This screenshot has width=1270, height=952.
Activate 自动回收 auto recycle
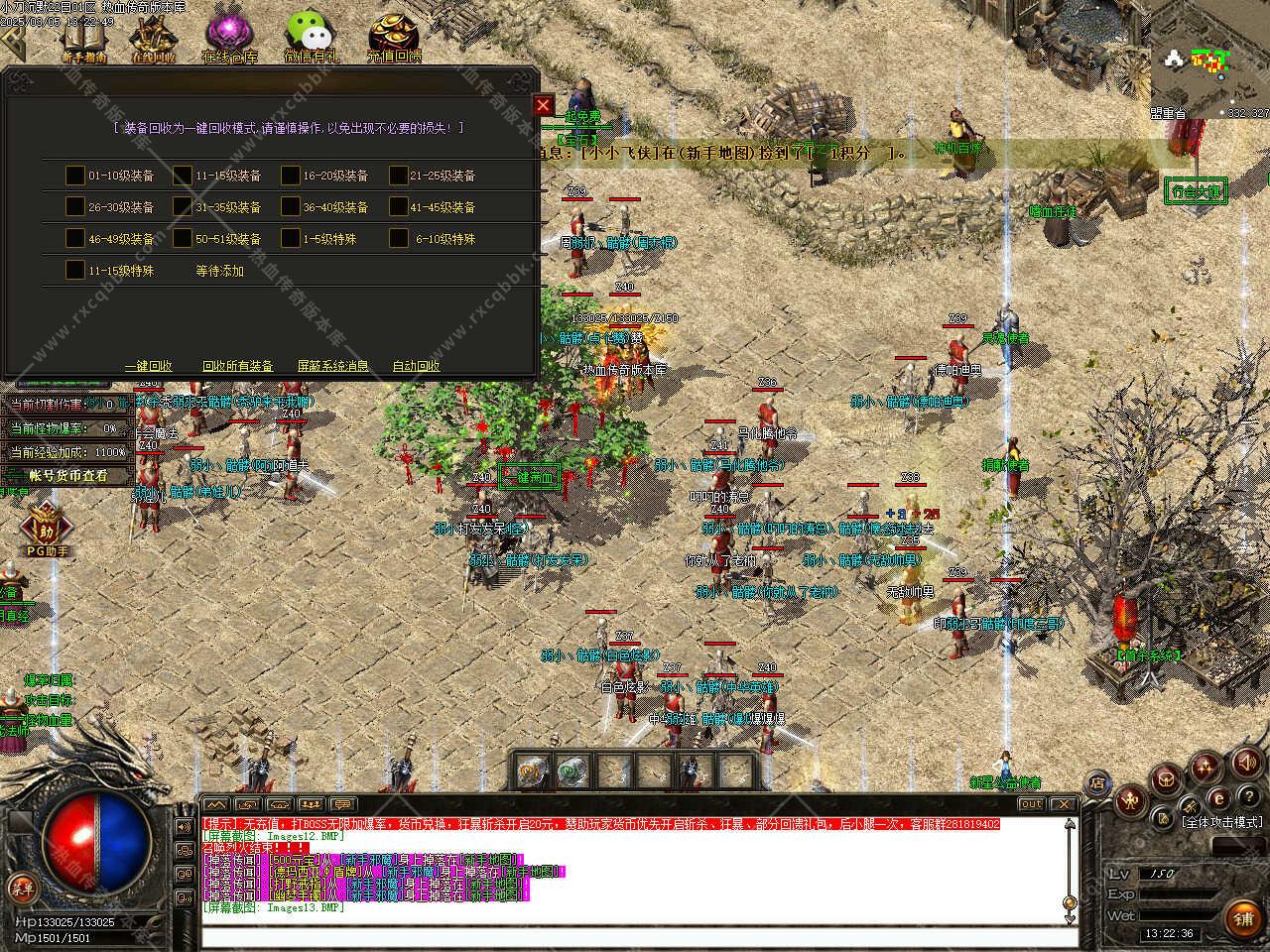pyautogui.click(x=417, y=366)
